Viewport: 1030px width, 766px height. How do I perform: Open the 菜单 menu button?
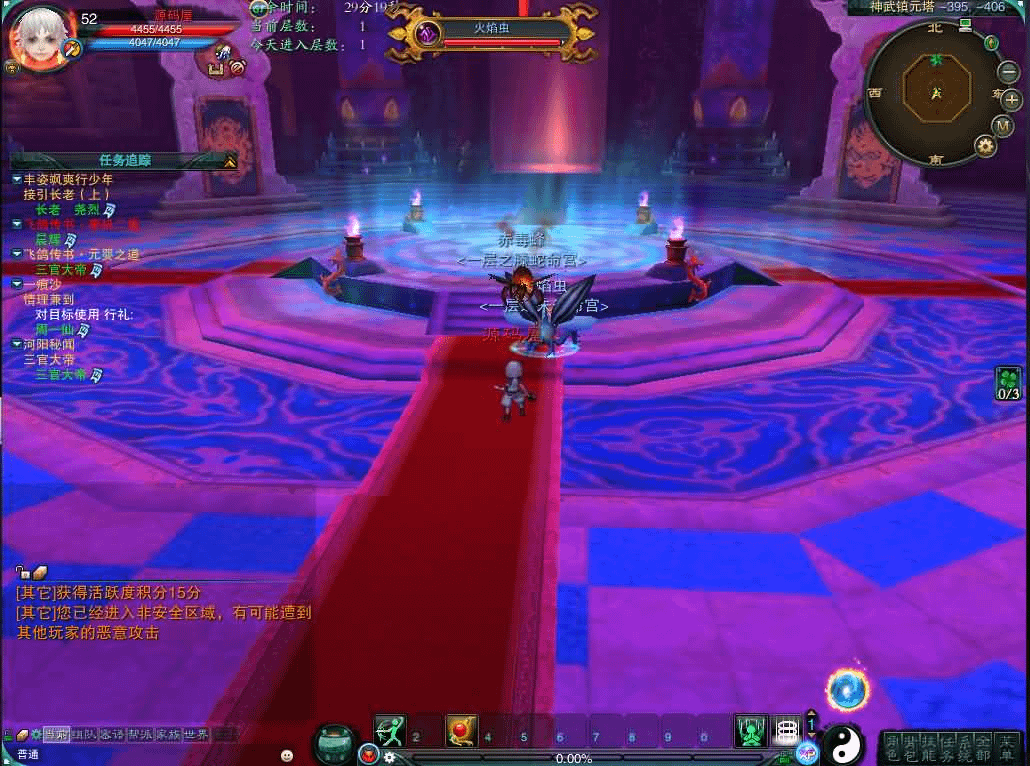pos(1007,746)
